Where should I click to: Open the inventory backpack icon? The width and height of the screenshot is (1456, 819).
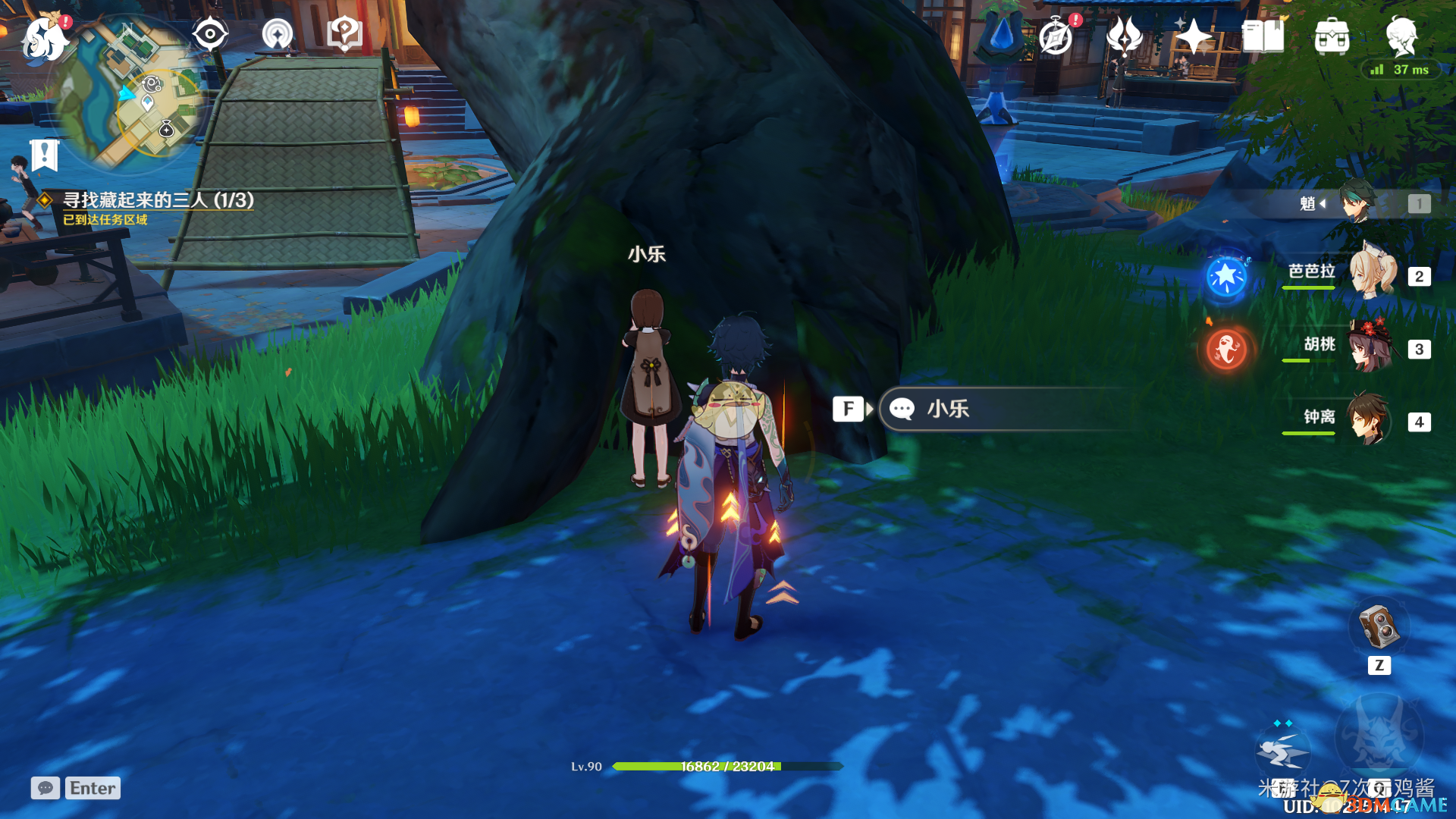tap(1332, 36)
